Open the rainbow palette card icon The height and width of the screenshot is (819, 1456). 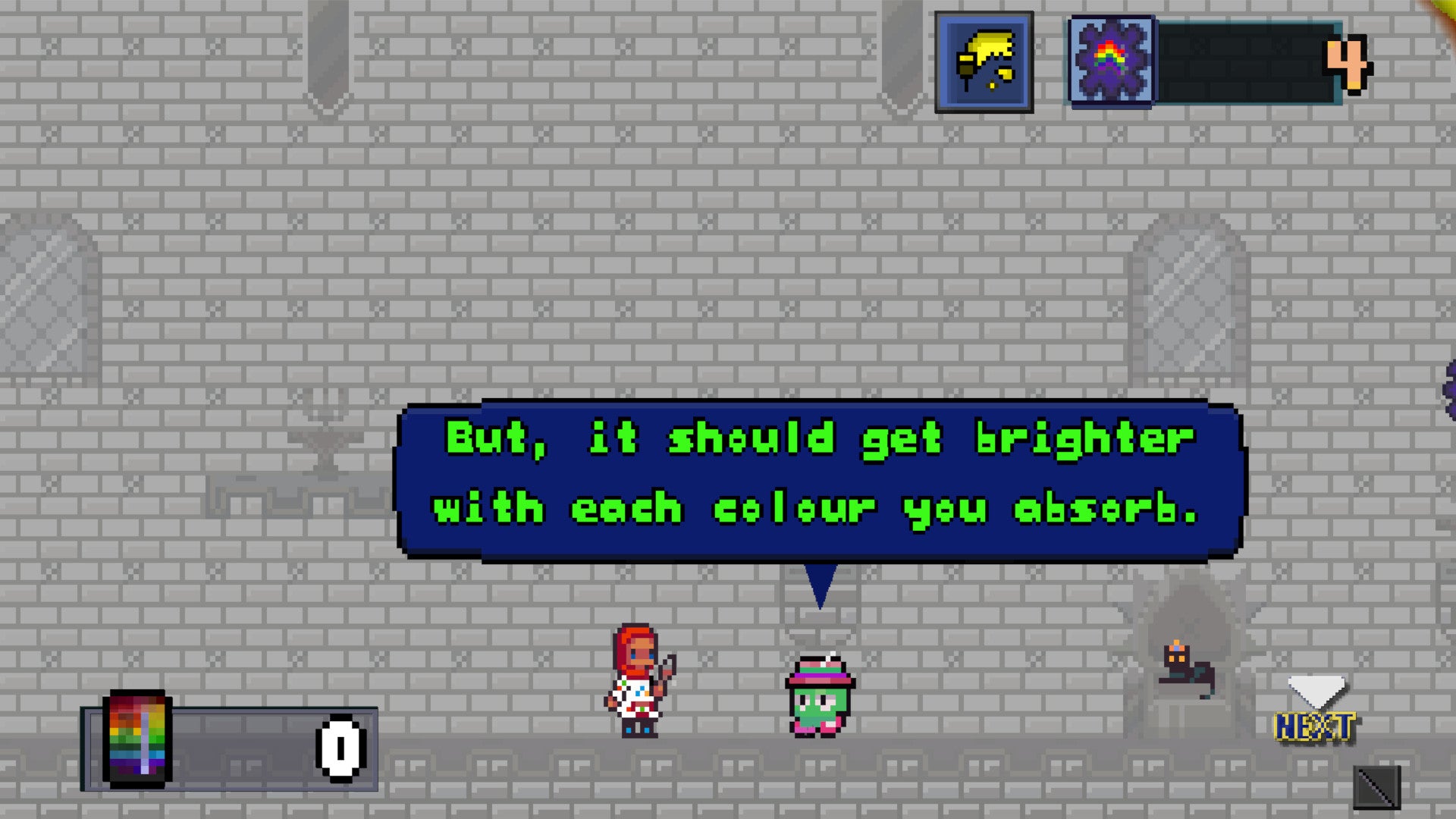pyautogui.click(x=137, y=739)
